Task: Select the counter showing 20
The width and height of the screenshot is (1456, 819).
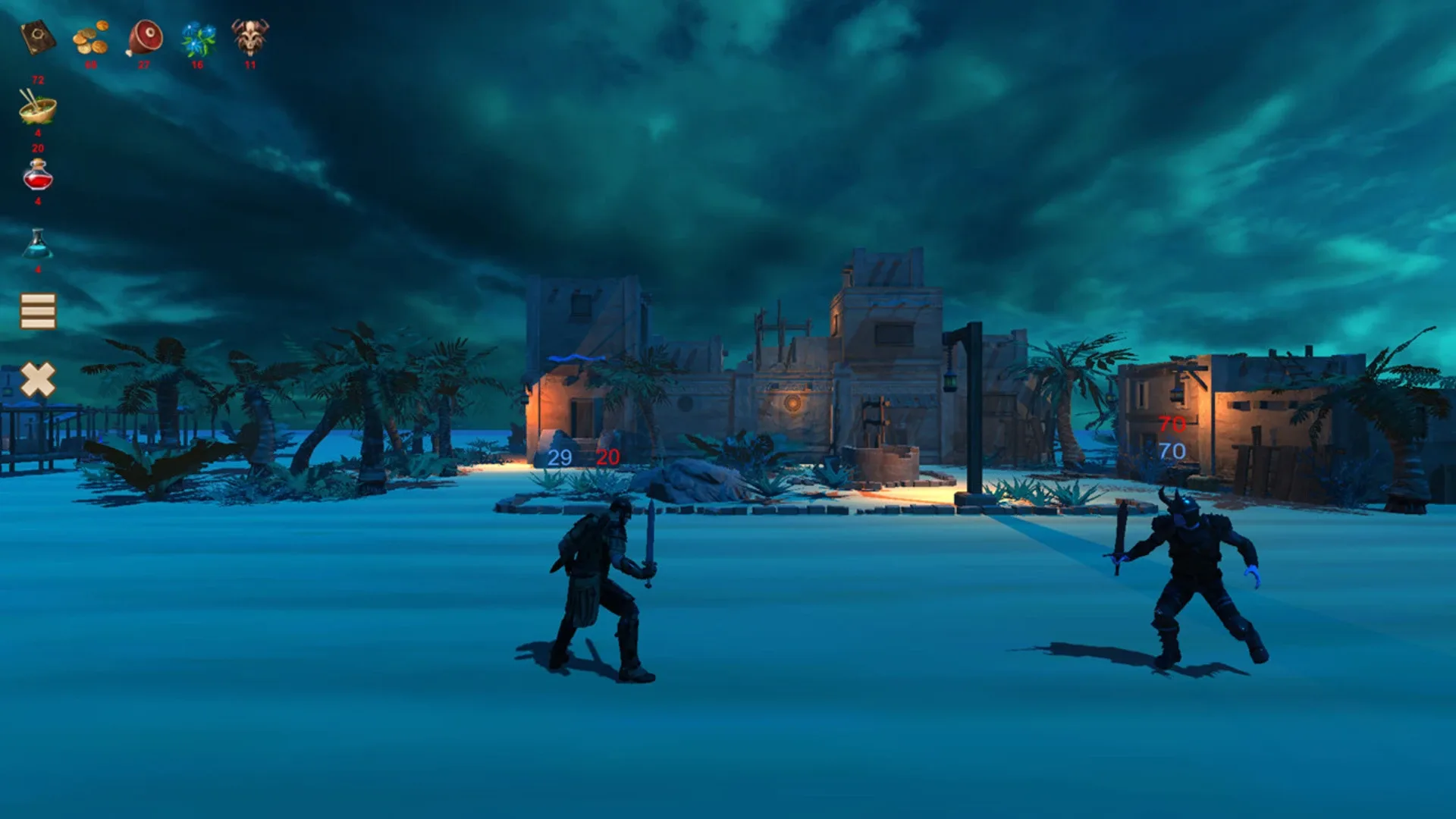Action: coord(36,149)
